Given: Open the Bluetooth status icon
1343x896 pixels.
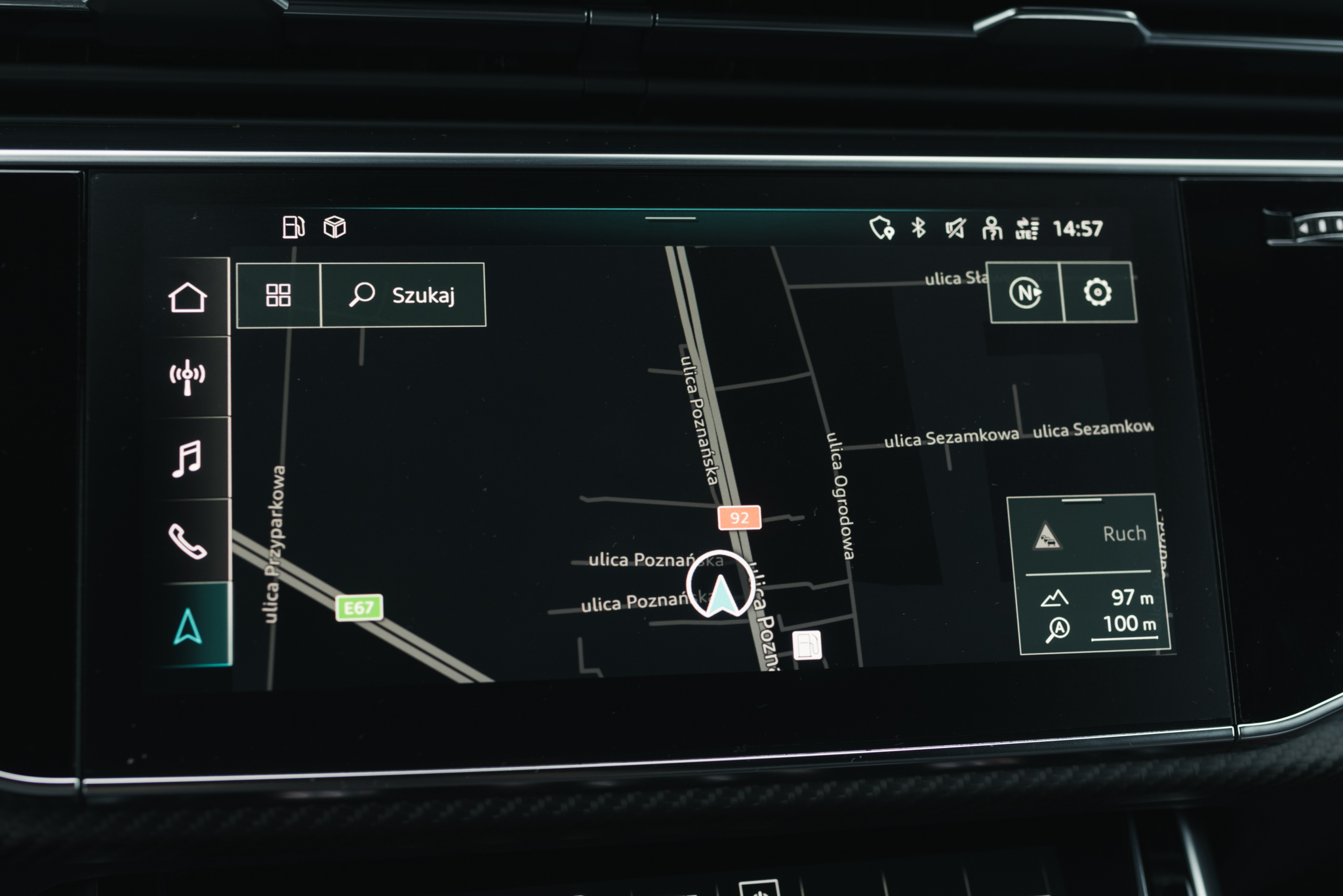Looking at the screenshot, I should tap(919, 227).
